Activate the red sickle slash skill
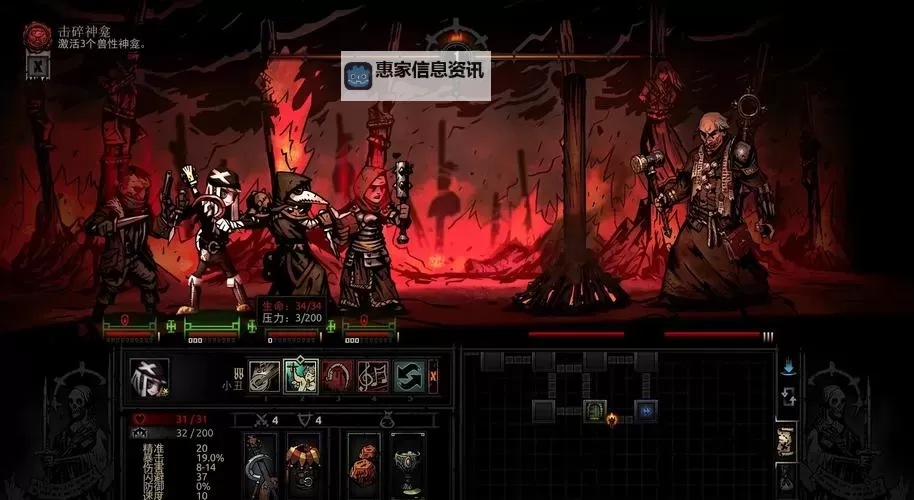914x500 pixels. click(338, 376)
